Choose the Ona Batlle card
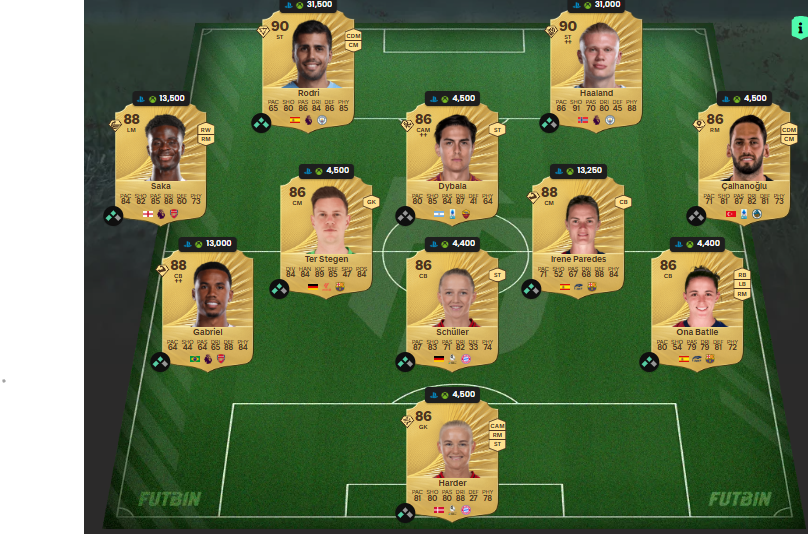 point(697,306)
